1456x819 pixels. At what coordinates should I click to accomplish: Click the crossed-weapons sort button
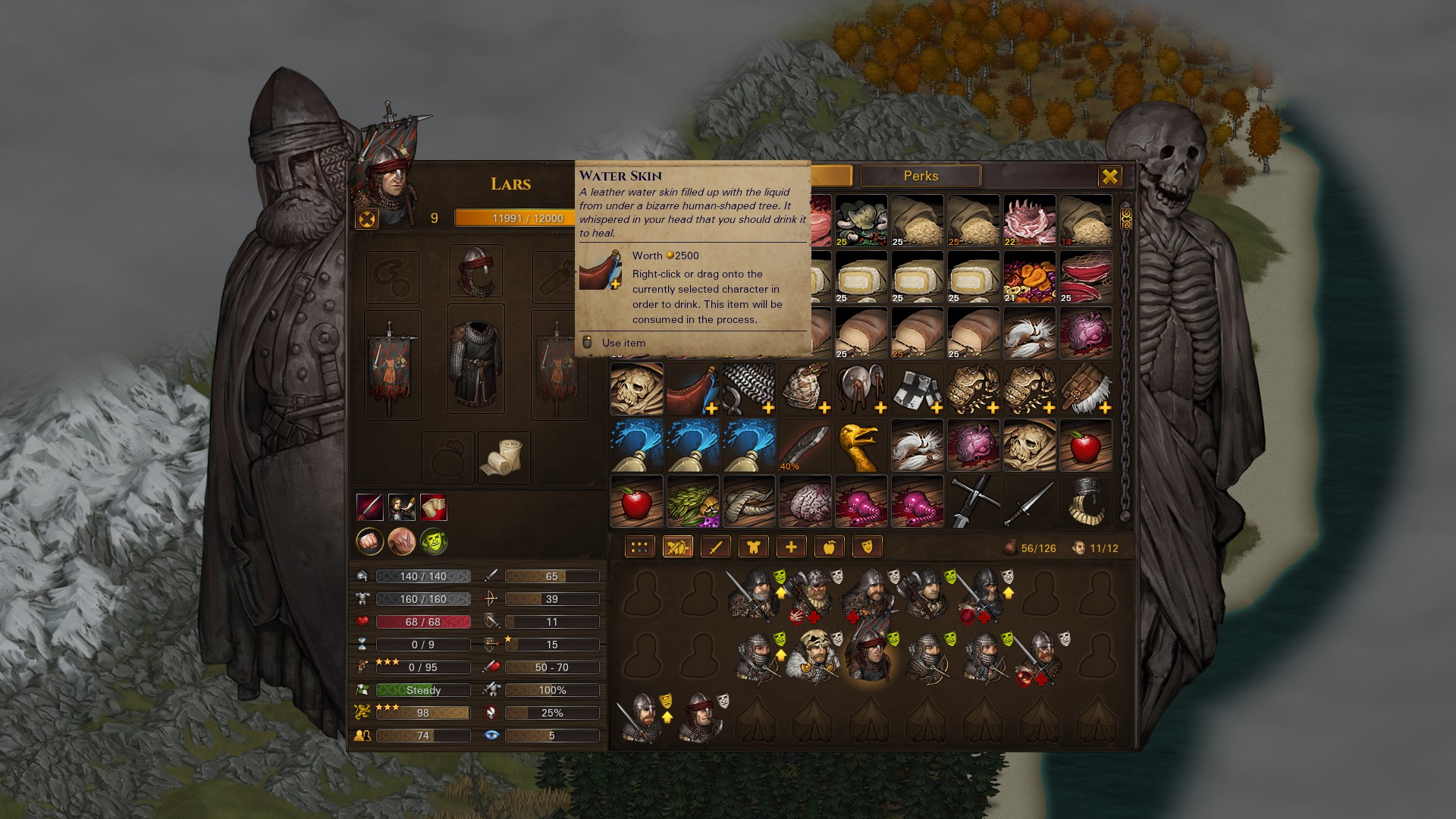coord(677,547)
